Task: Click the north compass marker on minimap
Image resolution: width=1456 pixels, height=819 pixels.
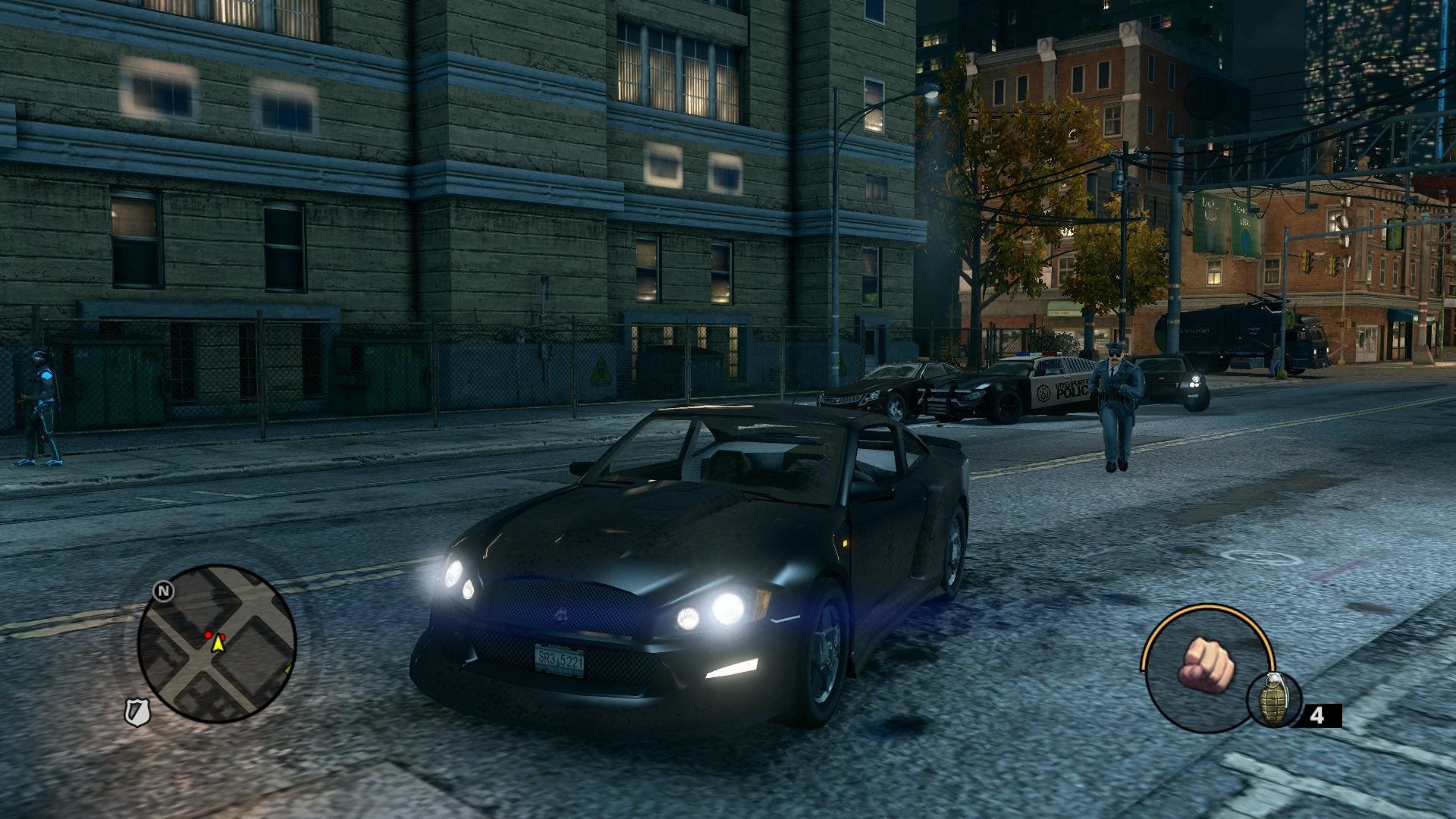Action: tap(163, 591)
